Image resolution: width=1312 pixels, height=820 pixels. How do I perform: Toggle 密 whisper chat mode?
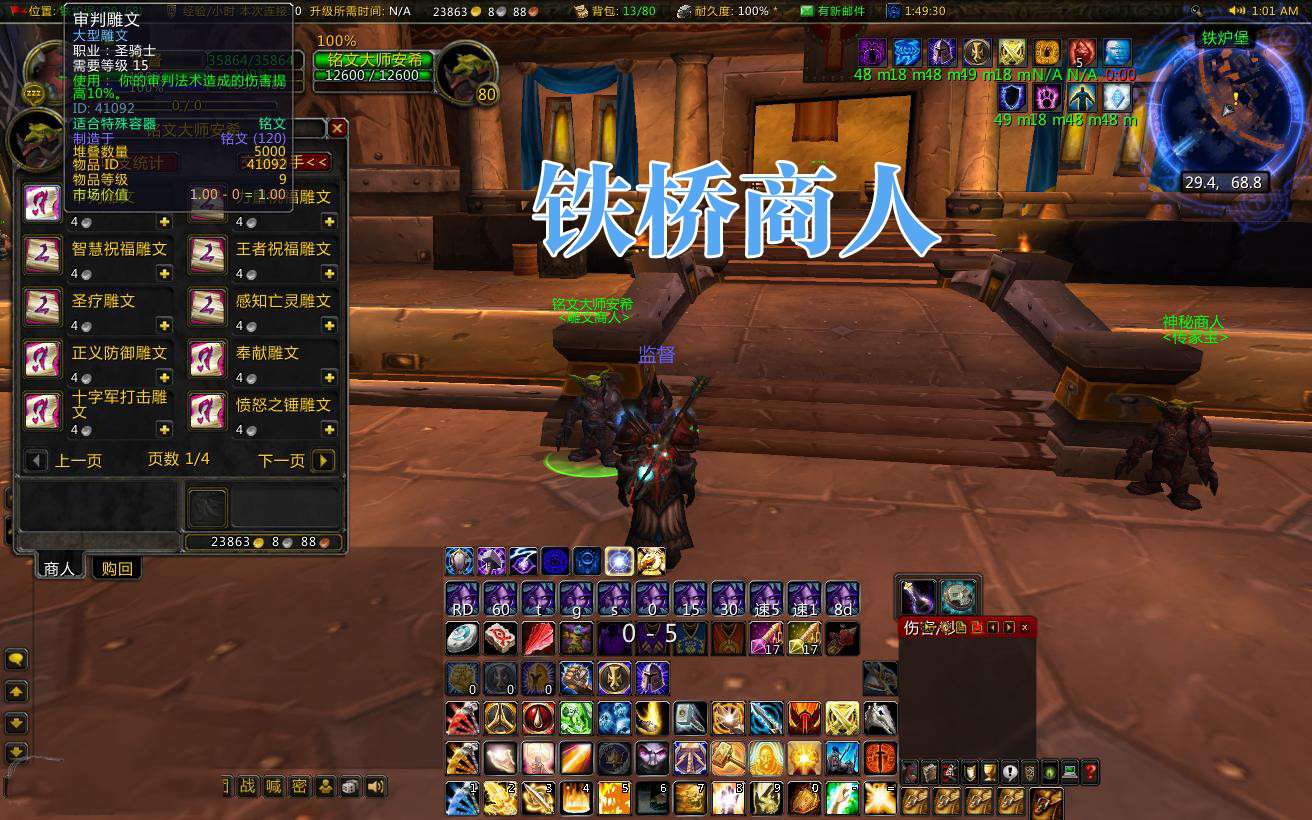coord(299,786)
